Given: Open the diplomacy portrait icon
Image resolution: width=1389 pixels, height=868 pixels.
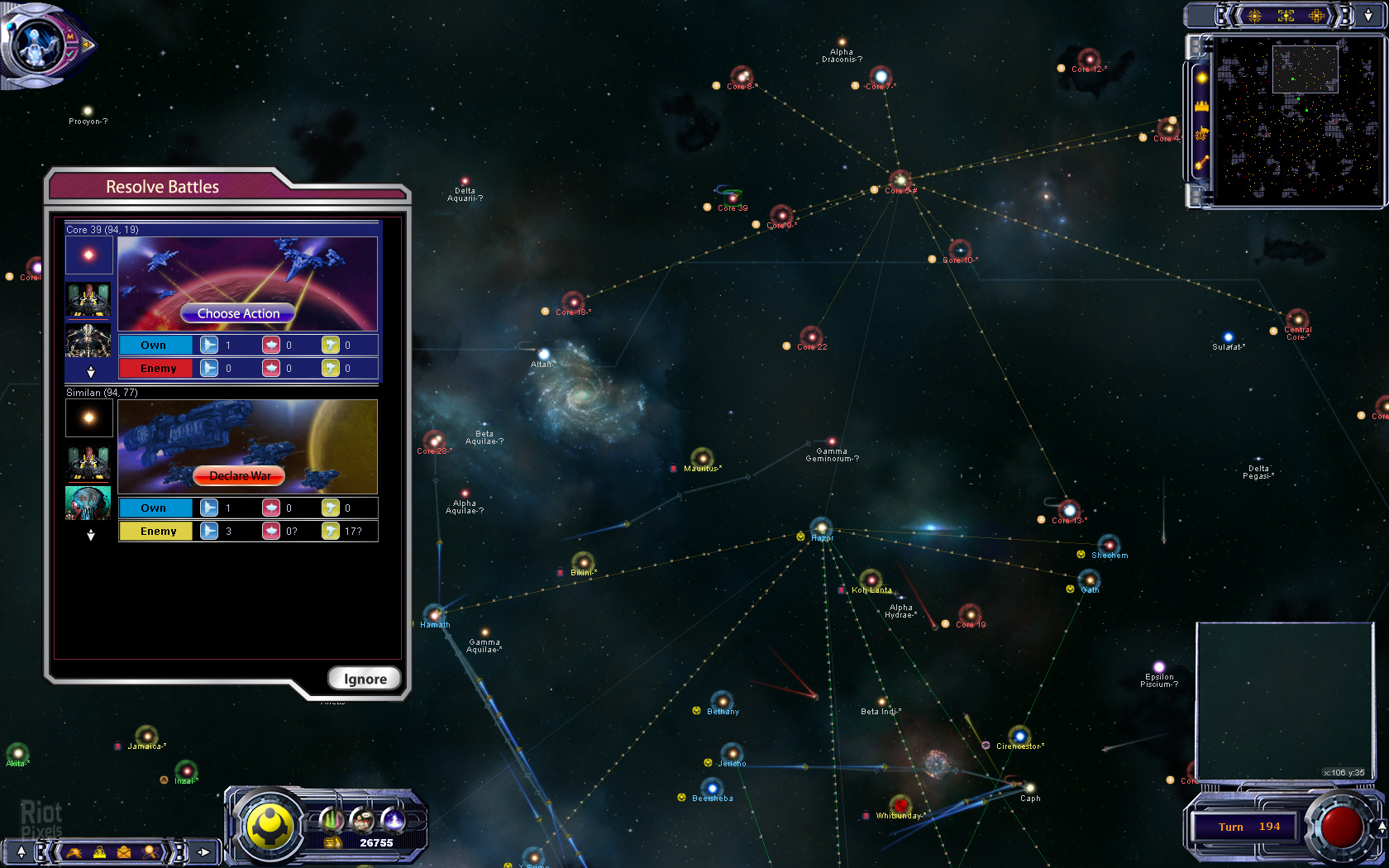Looking at the screenshot, I should (362, 819).
